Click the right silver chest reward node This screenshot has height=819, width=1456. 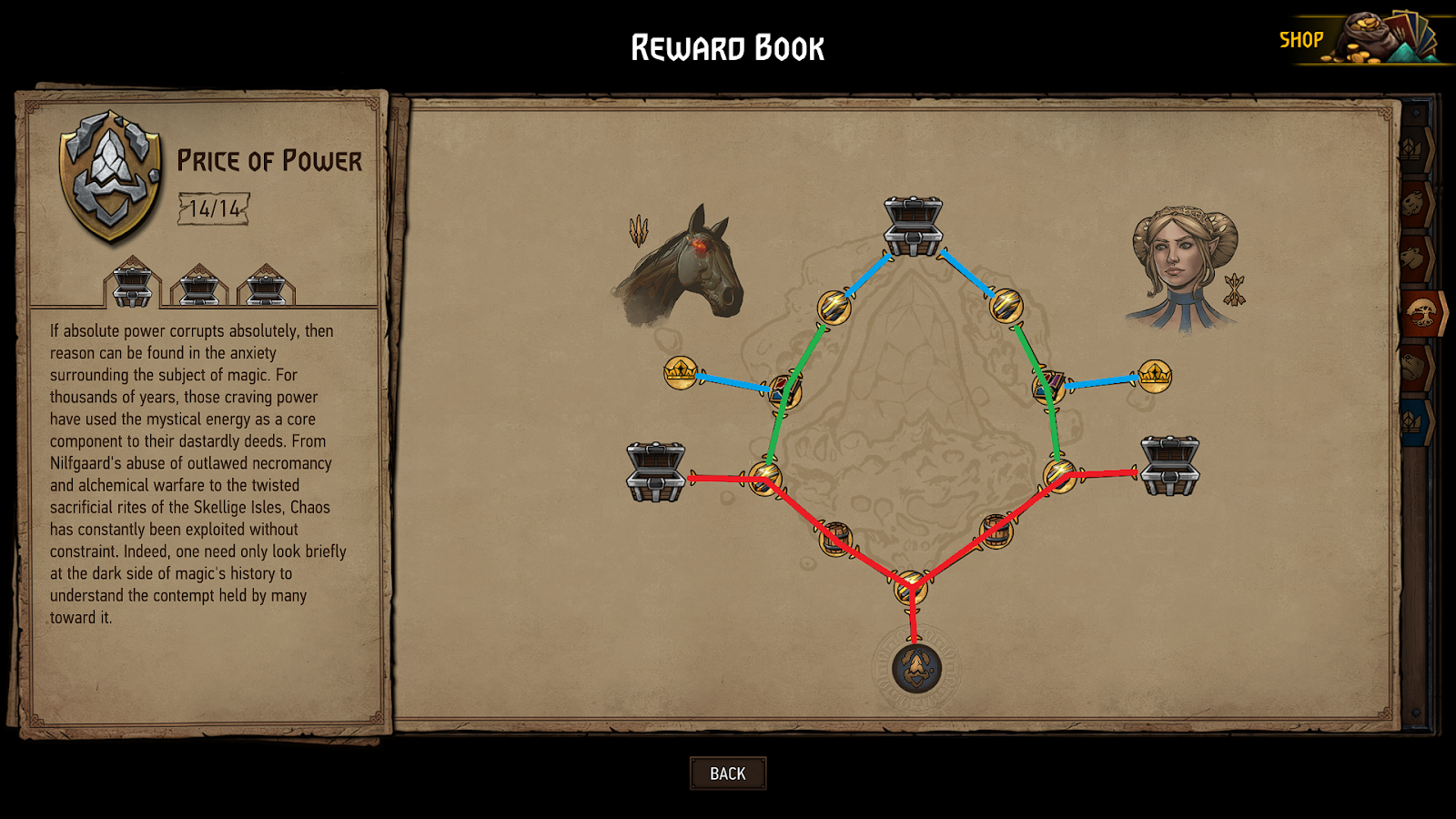(1168, 466)
